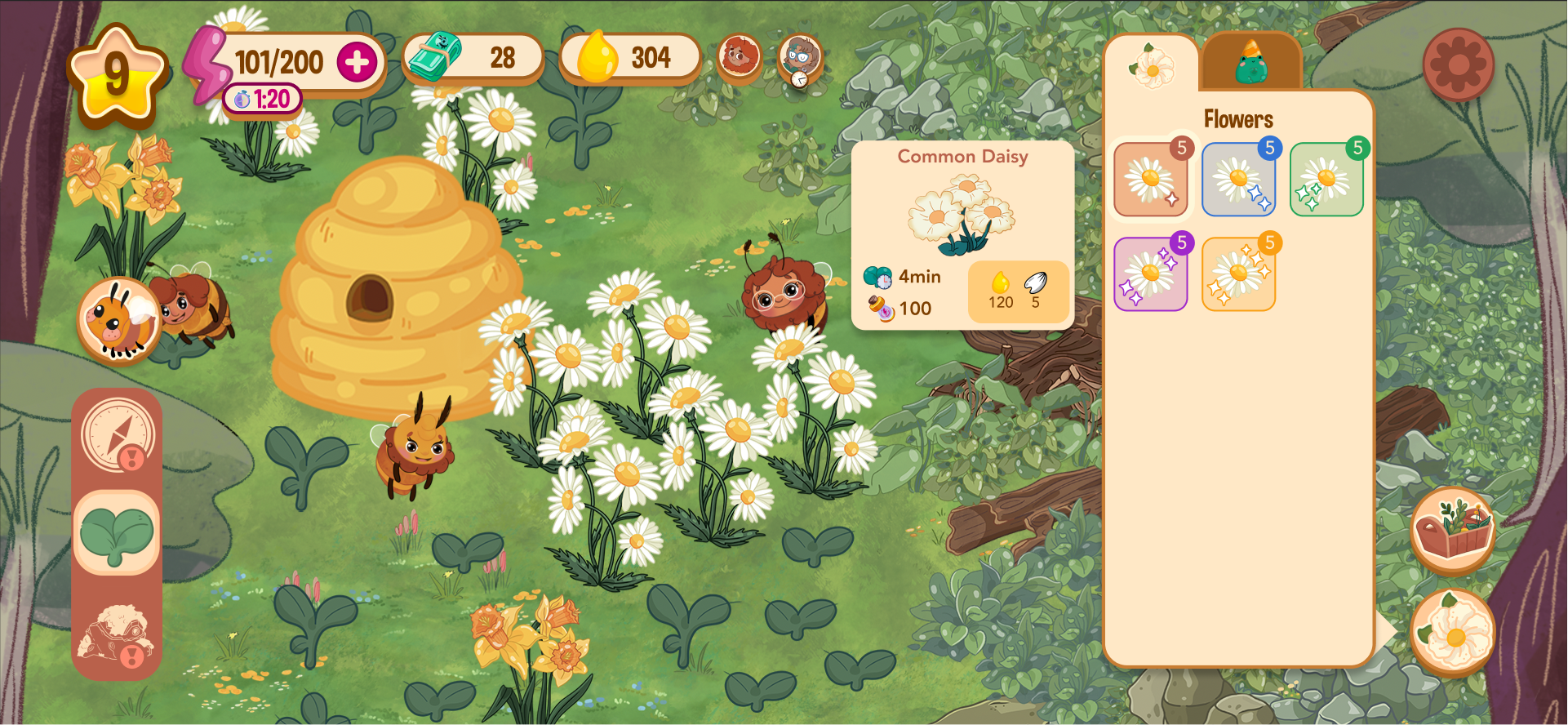Open the flower basket button
This screenshot has height=725, width=1568.
(x=1452, y=530)
